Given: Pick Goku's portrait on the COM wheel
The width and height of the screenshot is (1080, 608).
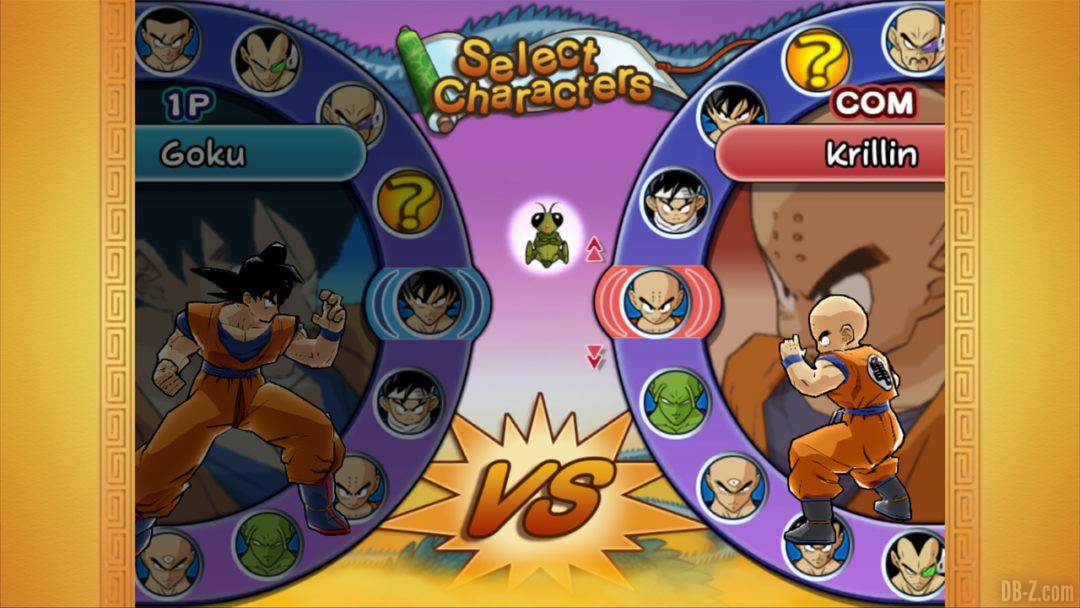Looking at the screenshot, I should (x=732, y=115).
